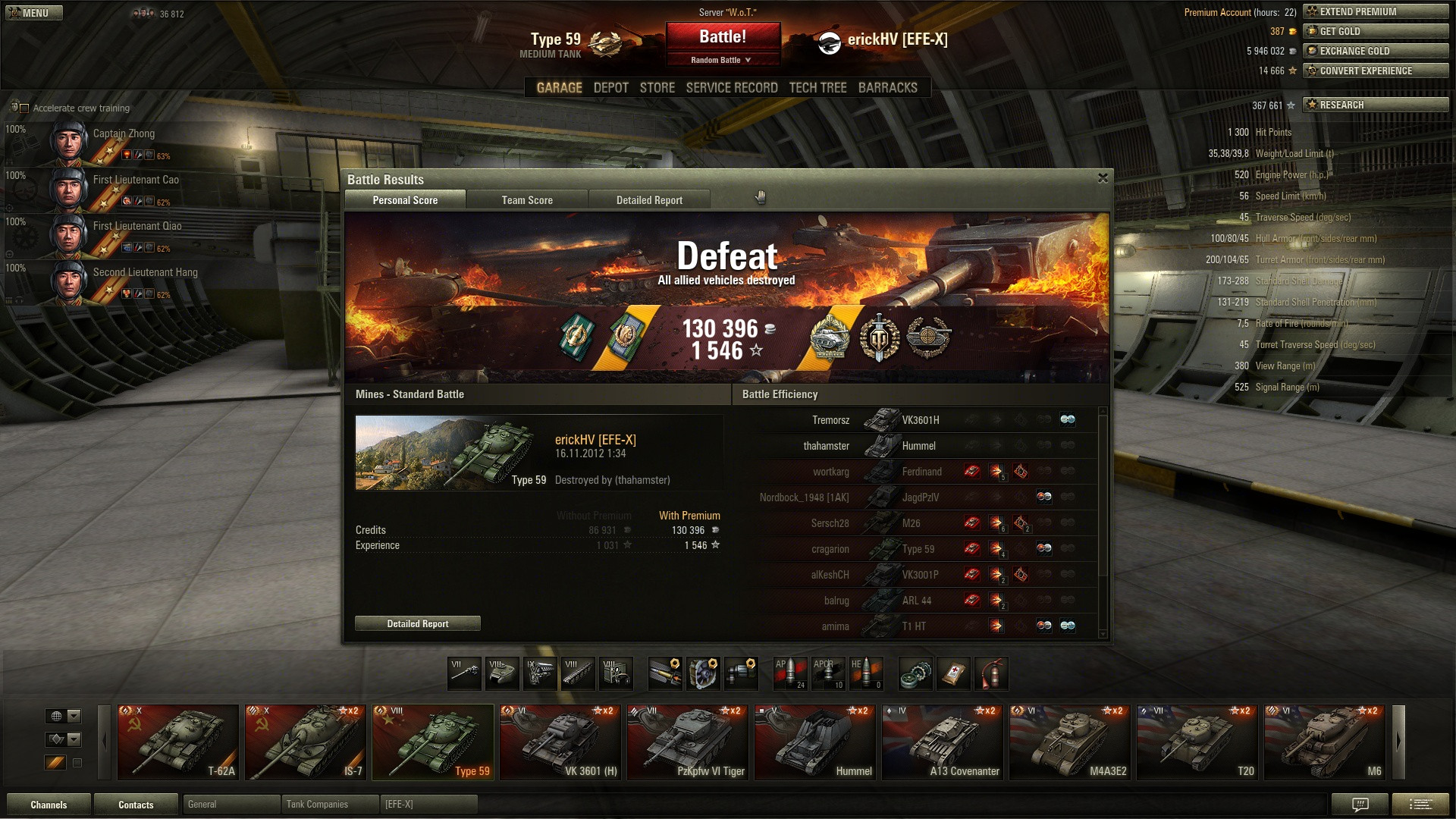
Task: Choose the Hummel vehicle in carousel
Action: [815, 742]
